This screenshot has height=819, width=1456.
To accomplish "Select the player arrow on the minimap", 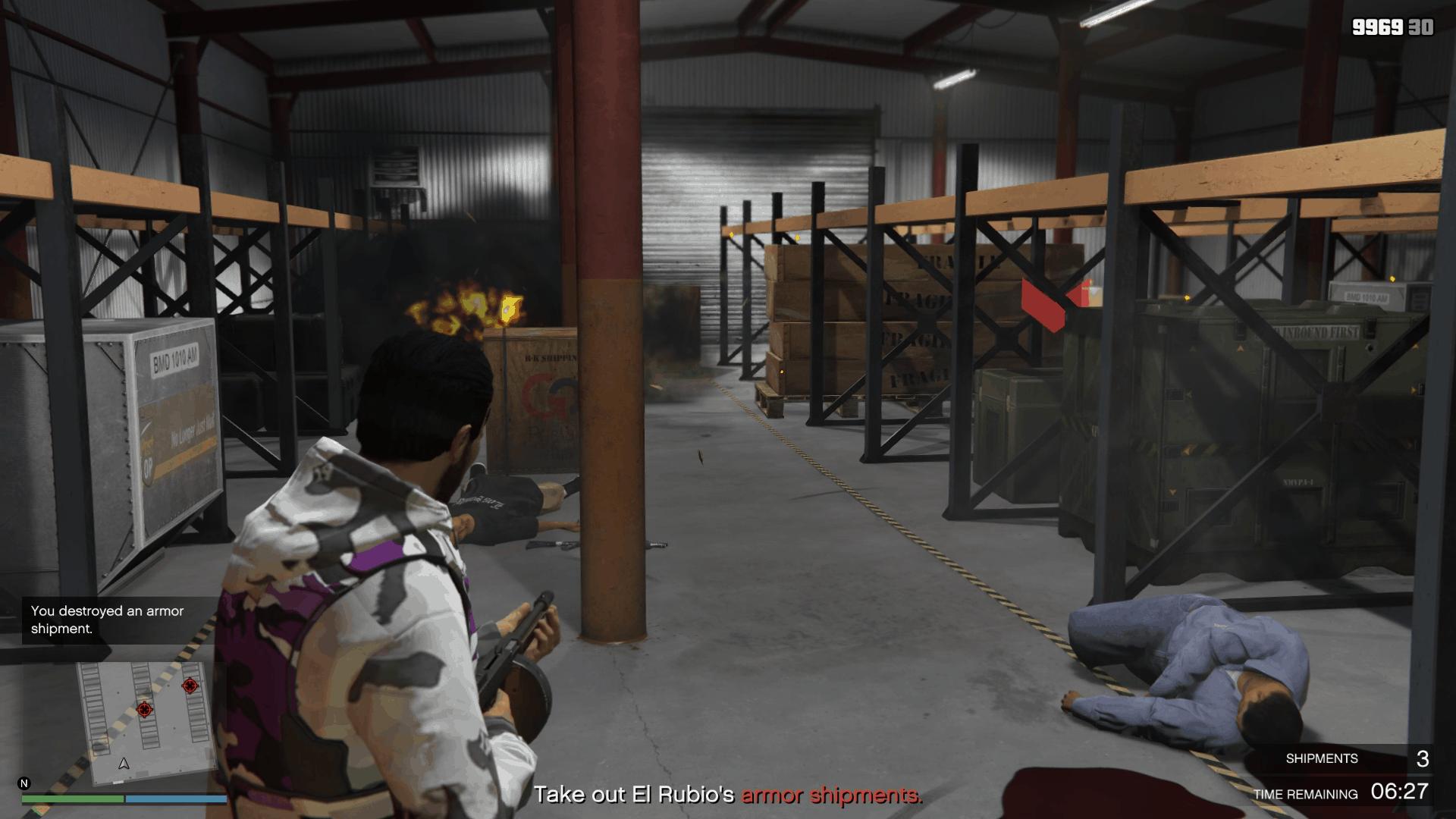I will tap(124, 764).
